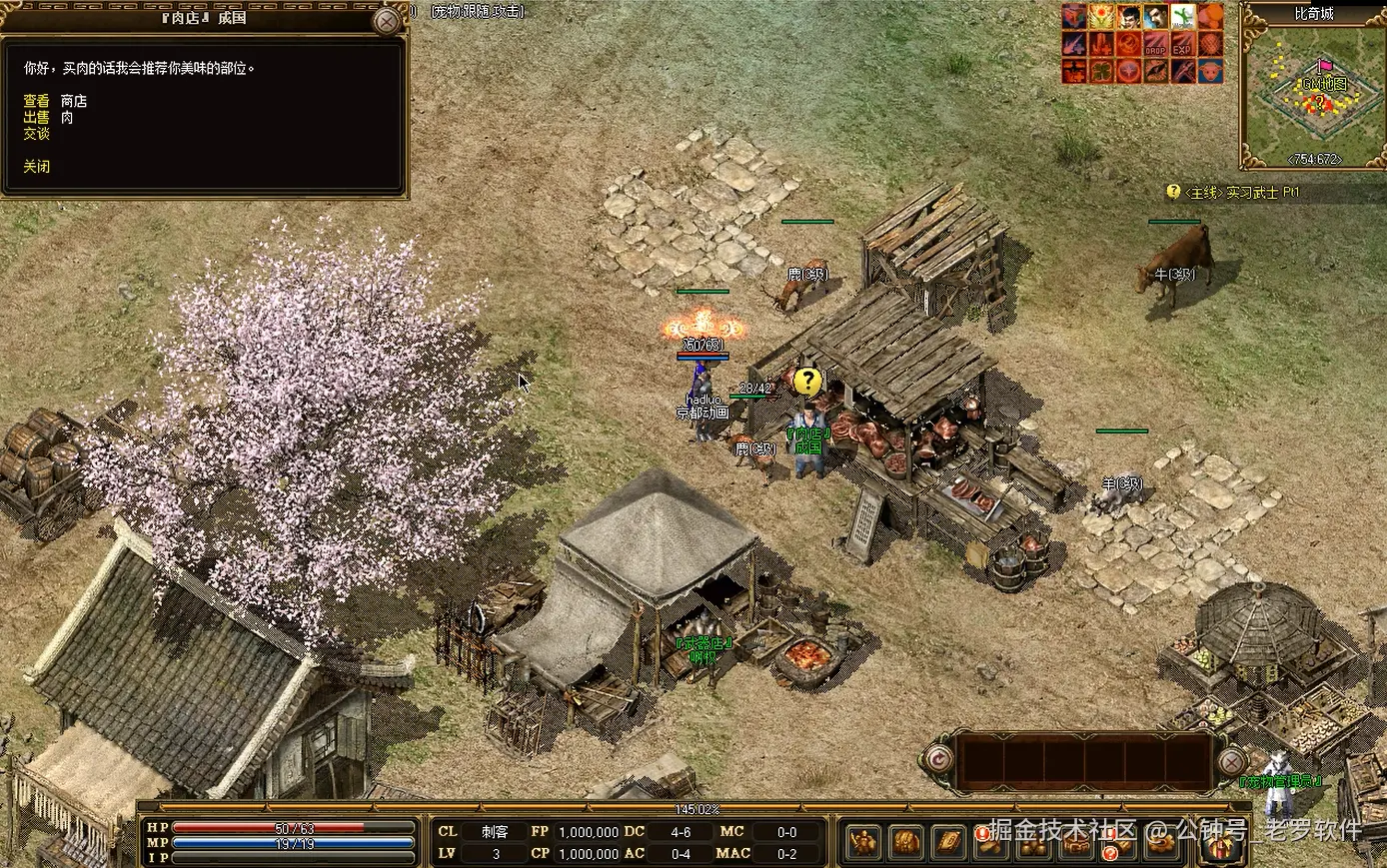Click the yellow question mark beside the main quest
This screenshot has height=868, width=1387.
1173,192
